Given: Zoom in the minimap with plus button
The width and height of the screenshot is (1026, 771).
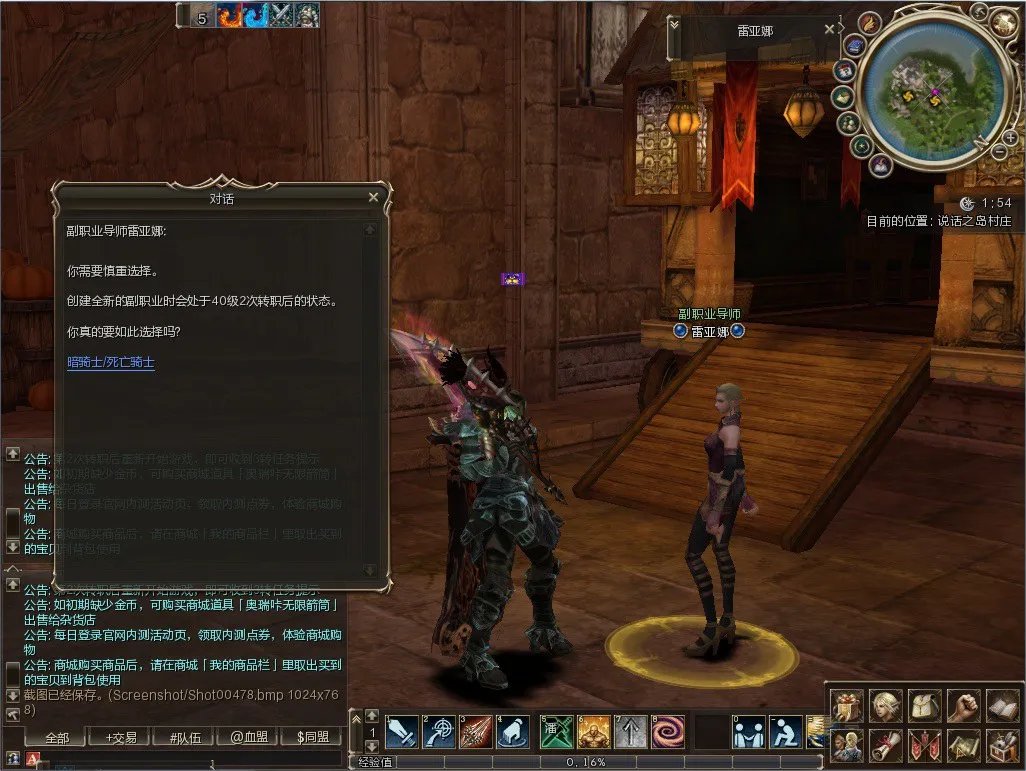Looking at the screenshot, I should coord(1010,137).
